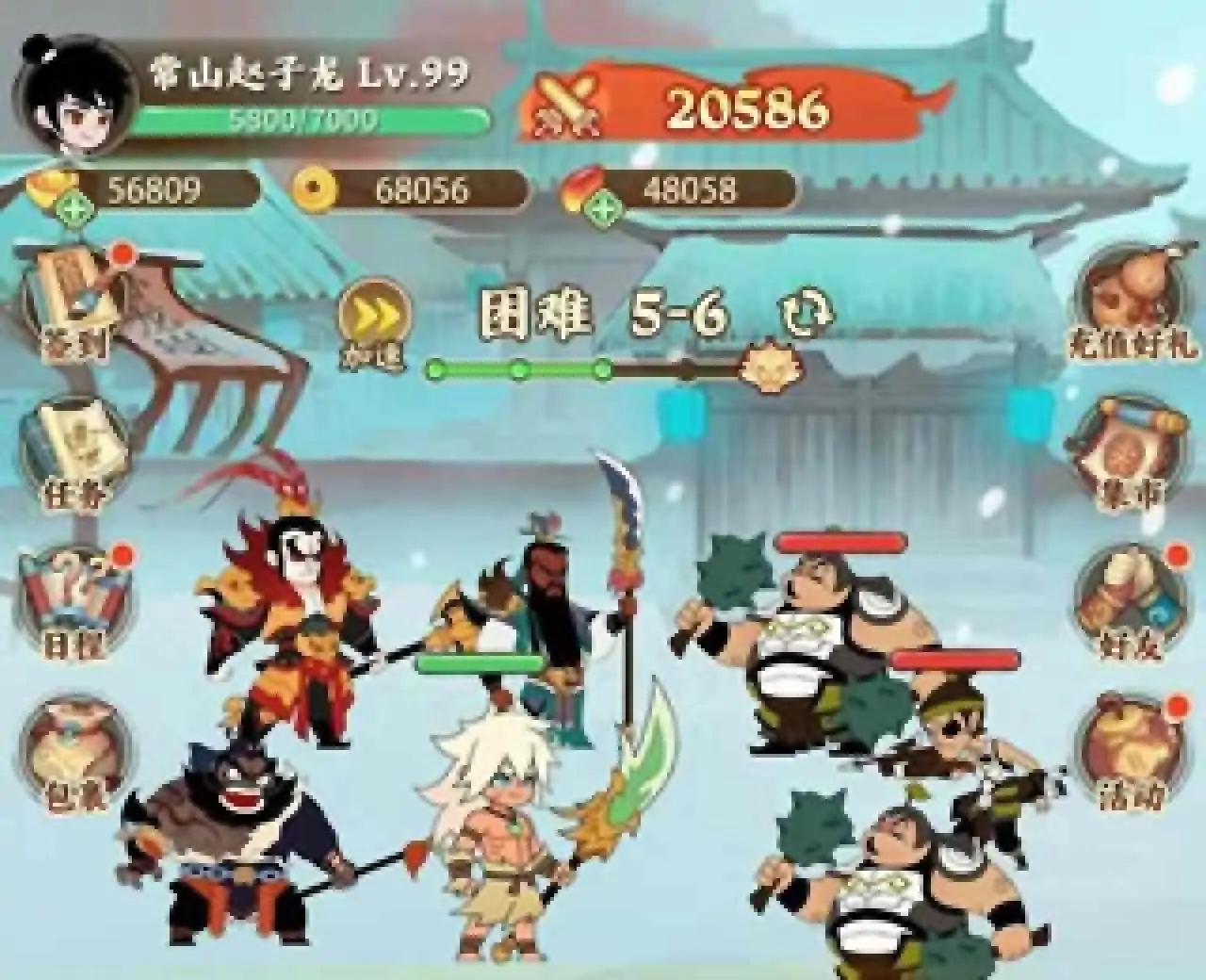
Task: Click the stage restart loop icon beside 5-6
Action: point(806,314)
